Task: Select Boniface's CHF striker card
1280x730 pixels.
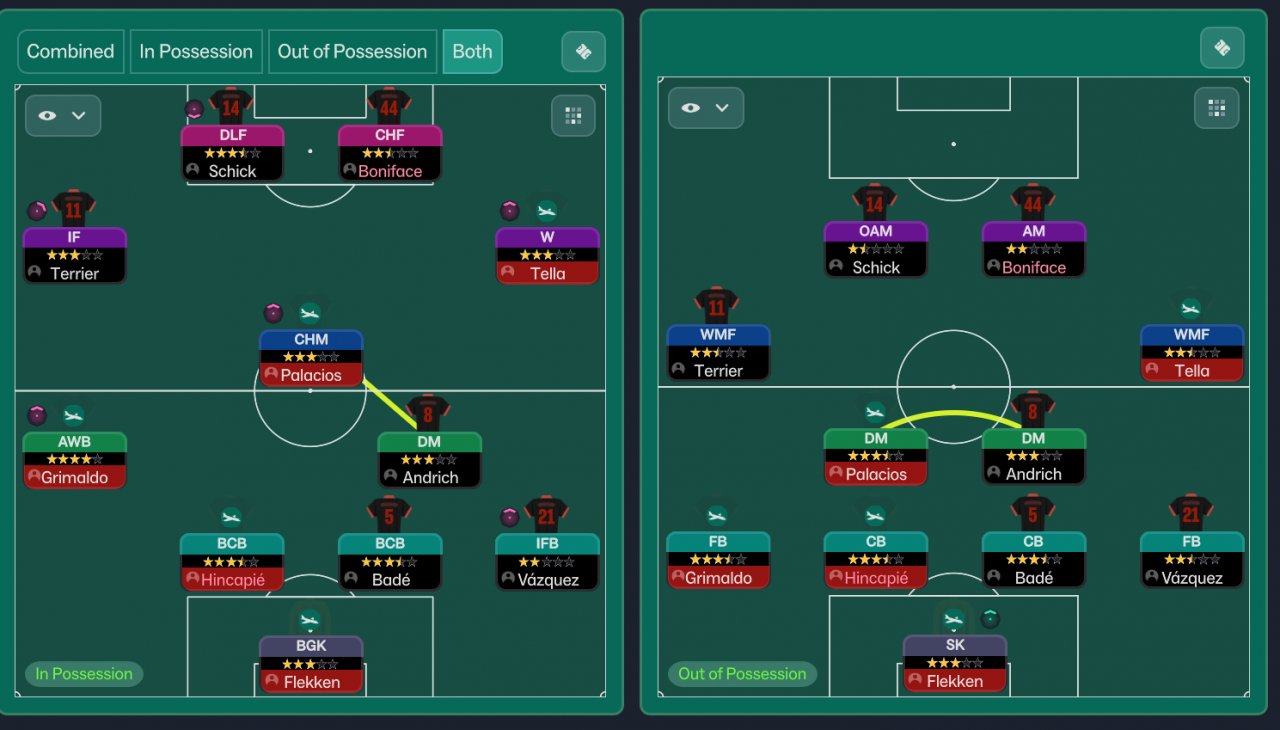Action: (390, 153)
